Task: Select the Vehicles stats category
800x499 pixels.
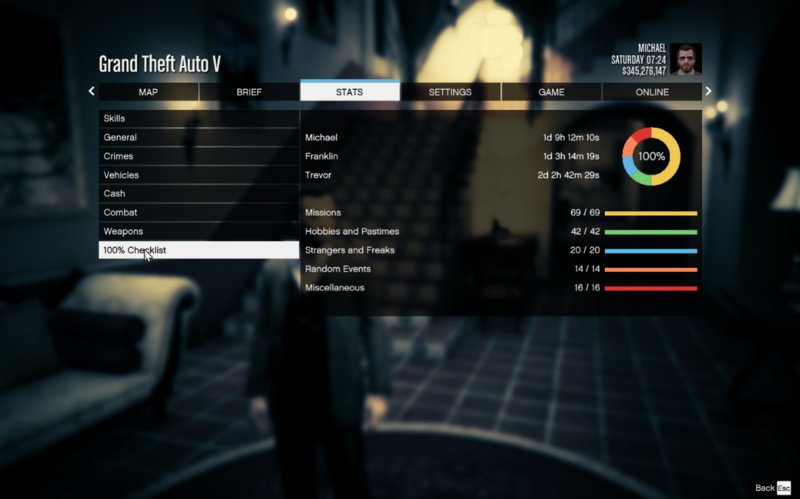Action: (198, 175)
